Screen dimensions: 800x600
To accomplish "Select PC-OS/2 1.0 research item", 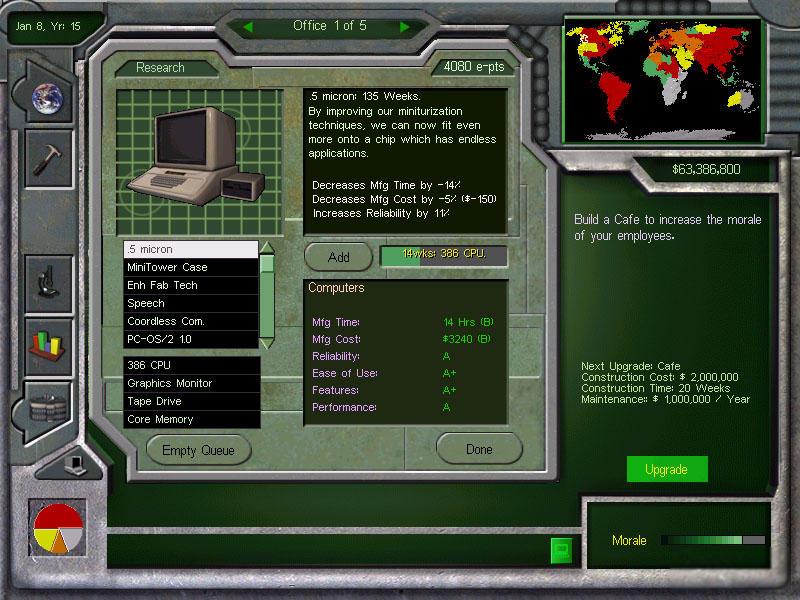I will 190,339.
